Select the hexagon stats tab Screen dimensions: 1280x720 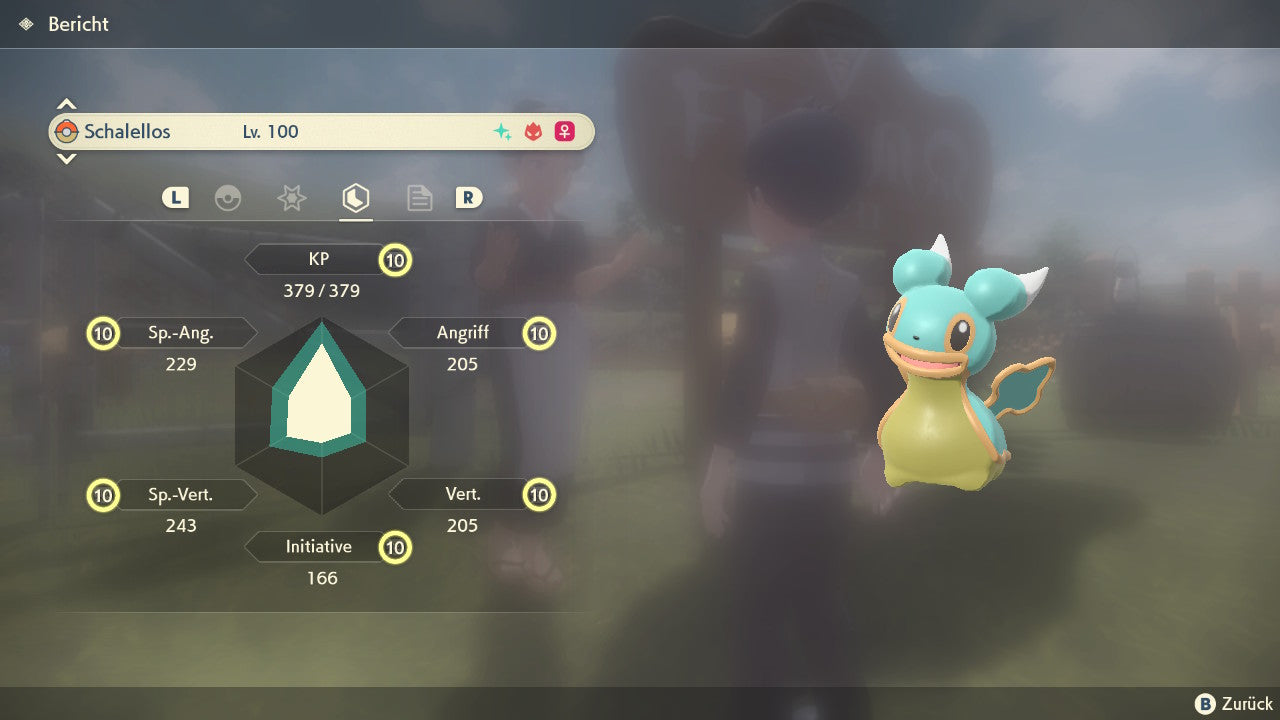(355, 198)
